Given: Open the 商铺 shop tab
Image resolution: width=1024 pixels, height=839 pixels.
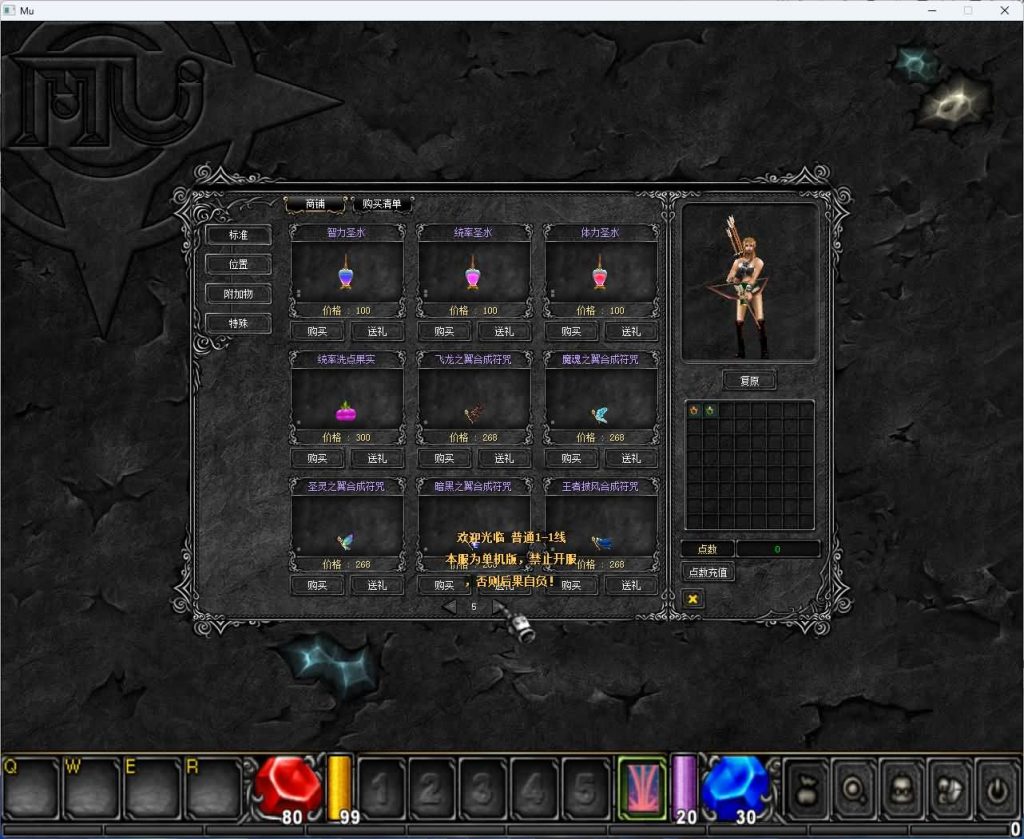Looking at the screenshot, I should pyautogui.click(x=315, y=204).
